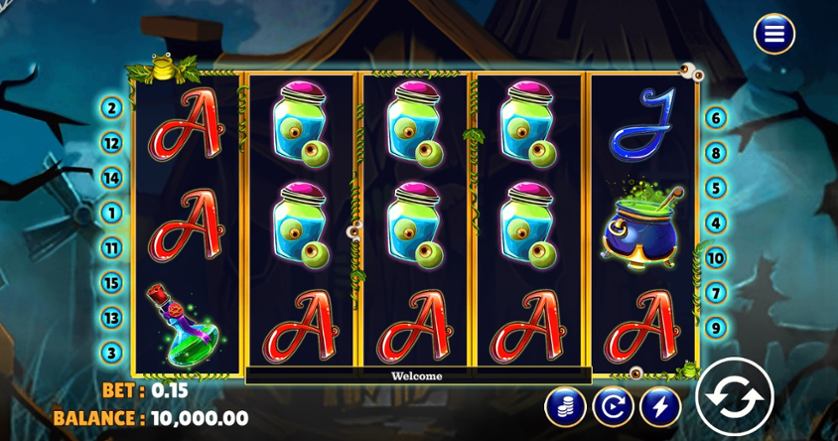The width and height of the screenshot is (838, 441).
Task: Show payline number 15
Action: tap(112, 283)
